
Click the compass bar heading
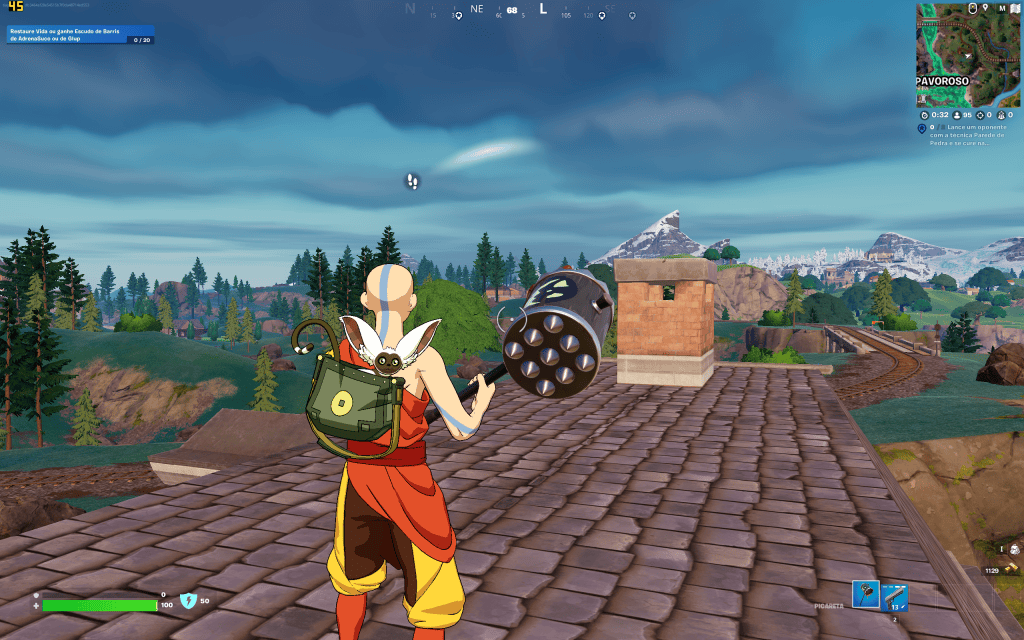coord(512,10)
